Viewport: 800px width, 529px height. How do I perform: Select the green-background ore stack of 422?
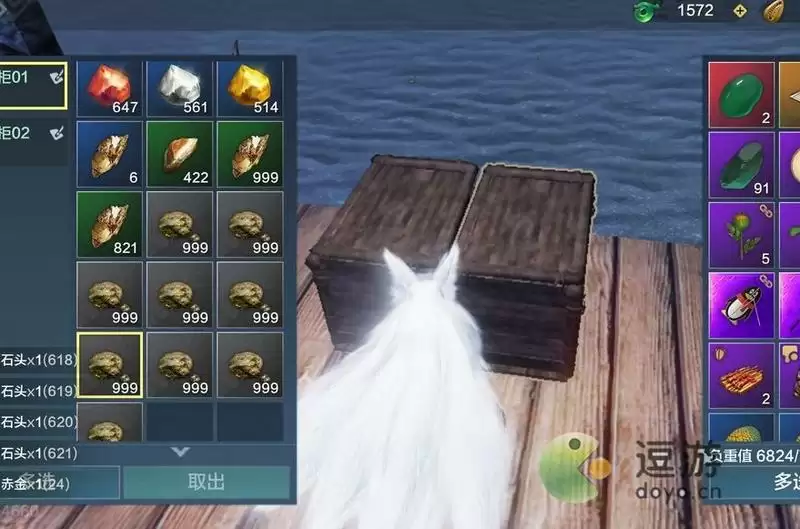point(180,155)
